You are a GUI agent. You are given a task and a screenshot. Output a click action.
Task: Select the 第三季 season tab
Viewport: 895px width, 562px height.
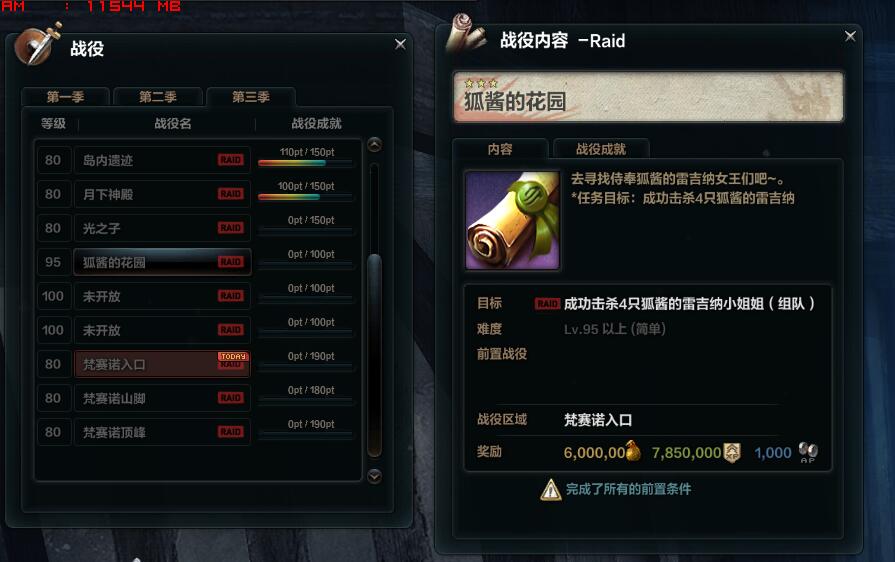point(251,97)
